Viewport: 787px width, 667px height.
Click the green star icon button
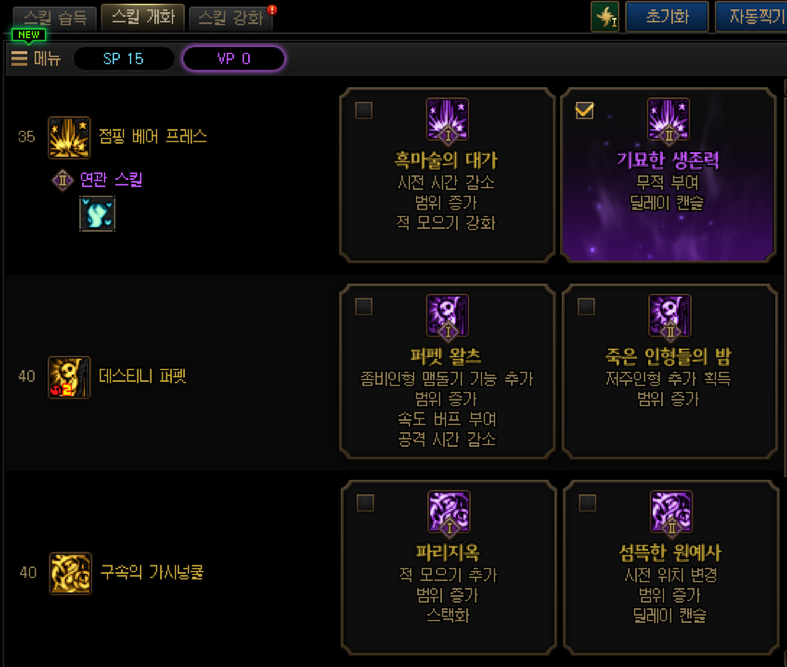pos(605,17)
